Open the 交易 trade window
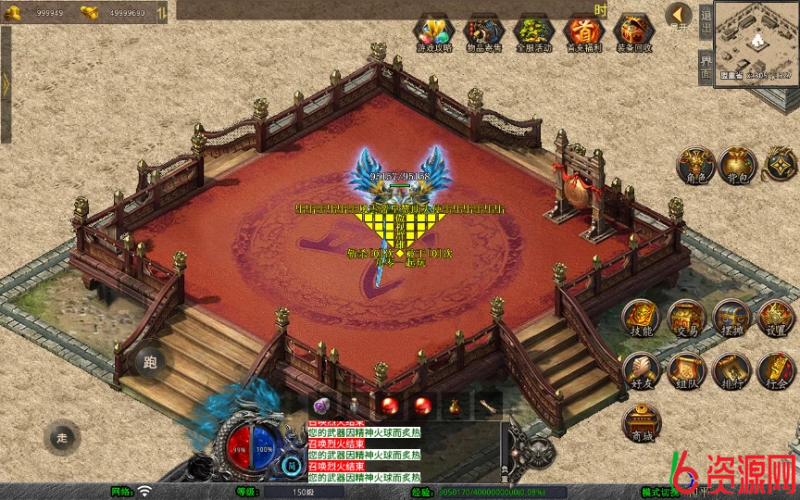This screenshot has width=800, height=500. 686,316
